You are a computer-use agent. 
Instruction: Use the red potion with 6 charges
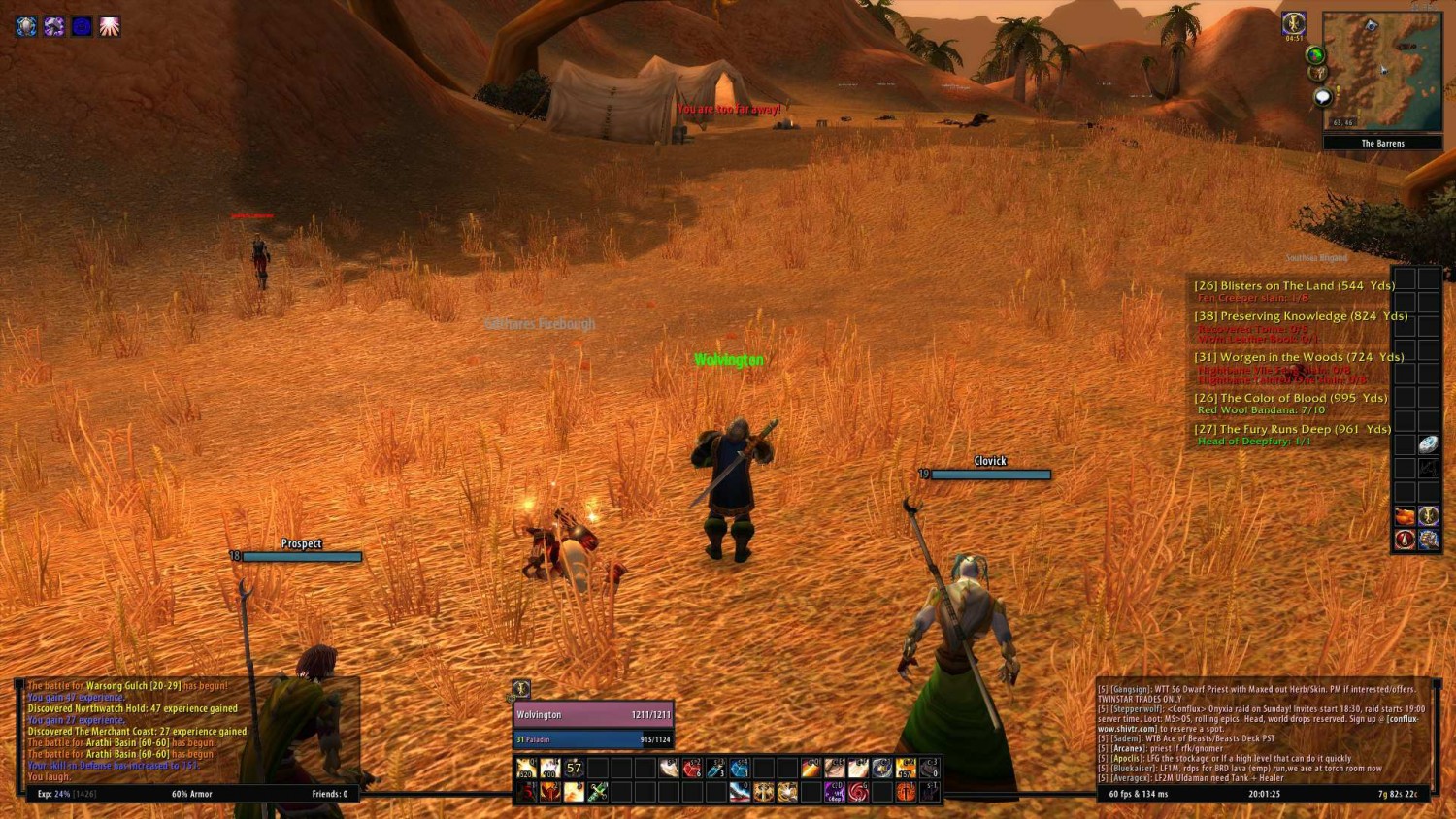[692, 769]
